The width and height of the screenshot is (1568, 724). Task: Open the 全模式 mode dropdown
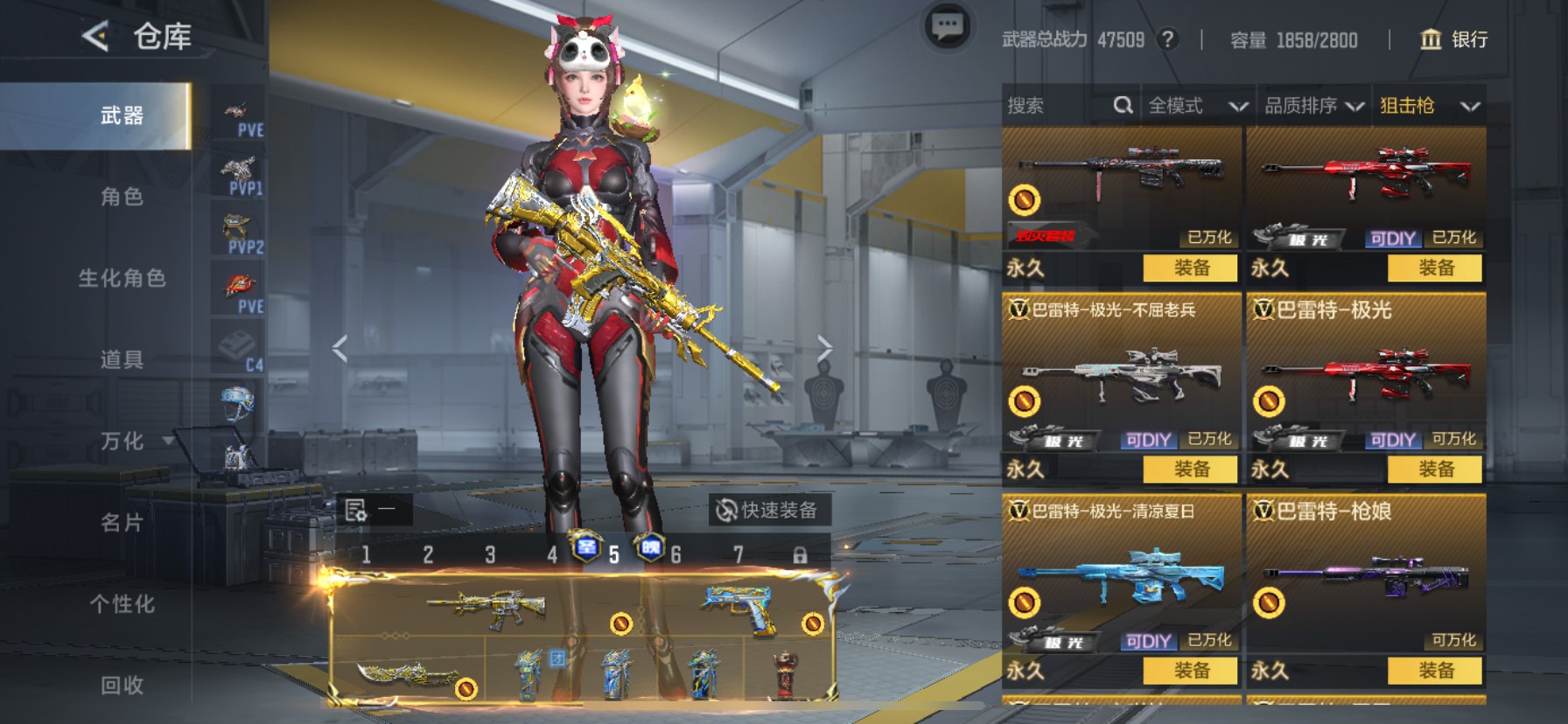point(1197,106)
